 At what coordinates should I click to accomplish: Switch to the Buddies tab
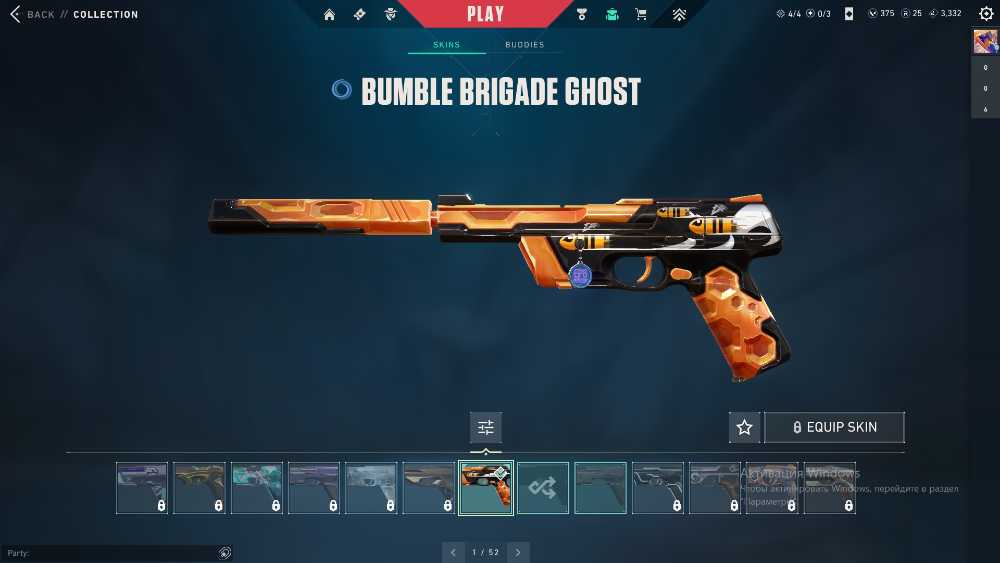click(x=524, y=45)
